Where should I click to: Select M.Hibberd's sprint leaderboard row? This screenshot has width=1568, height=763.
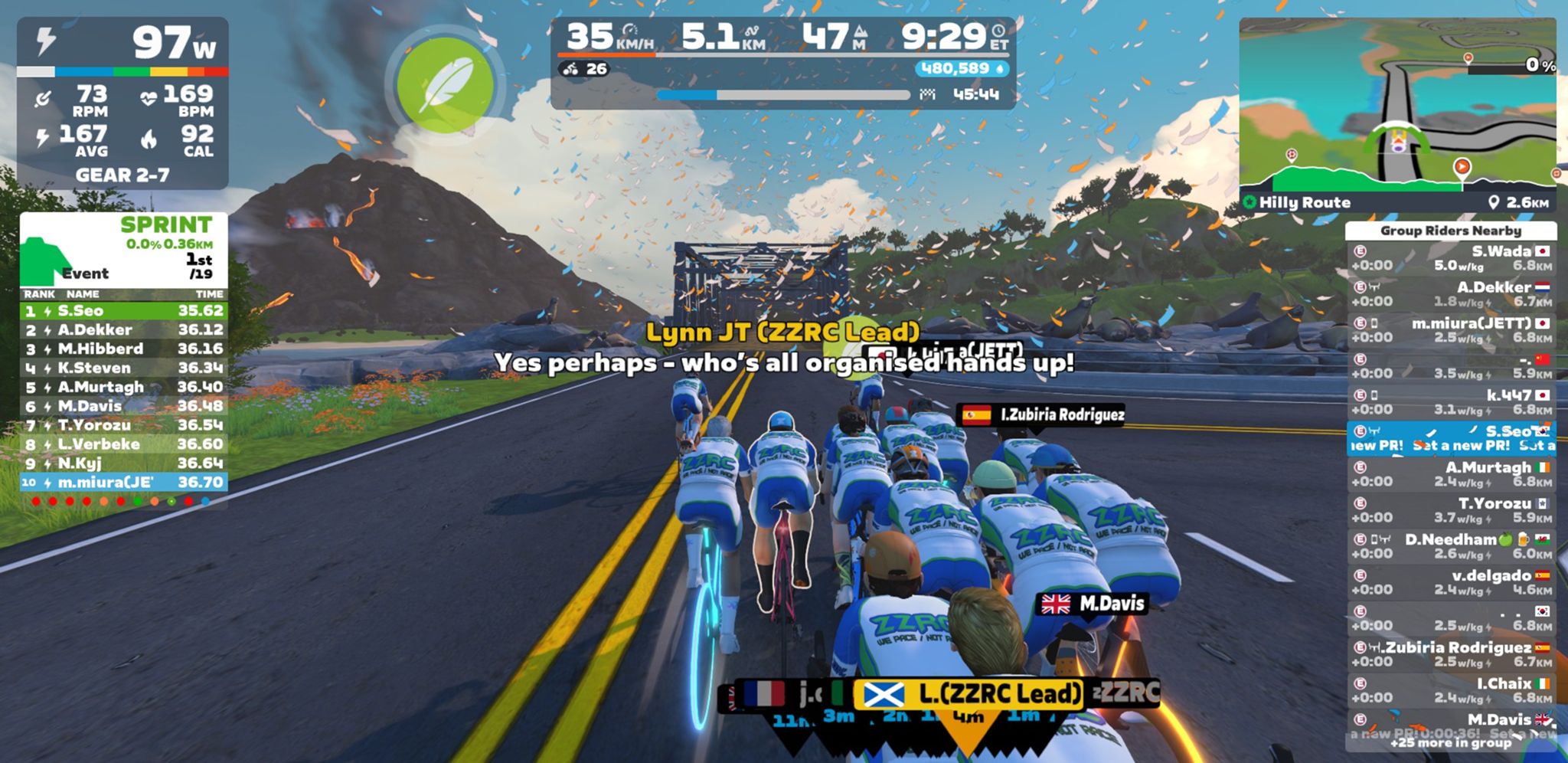coord(123,349)
